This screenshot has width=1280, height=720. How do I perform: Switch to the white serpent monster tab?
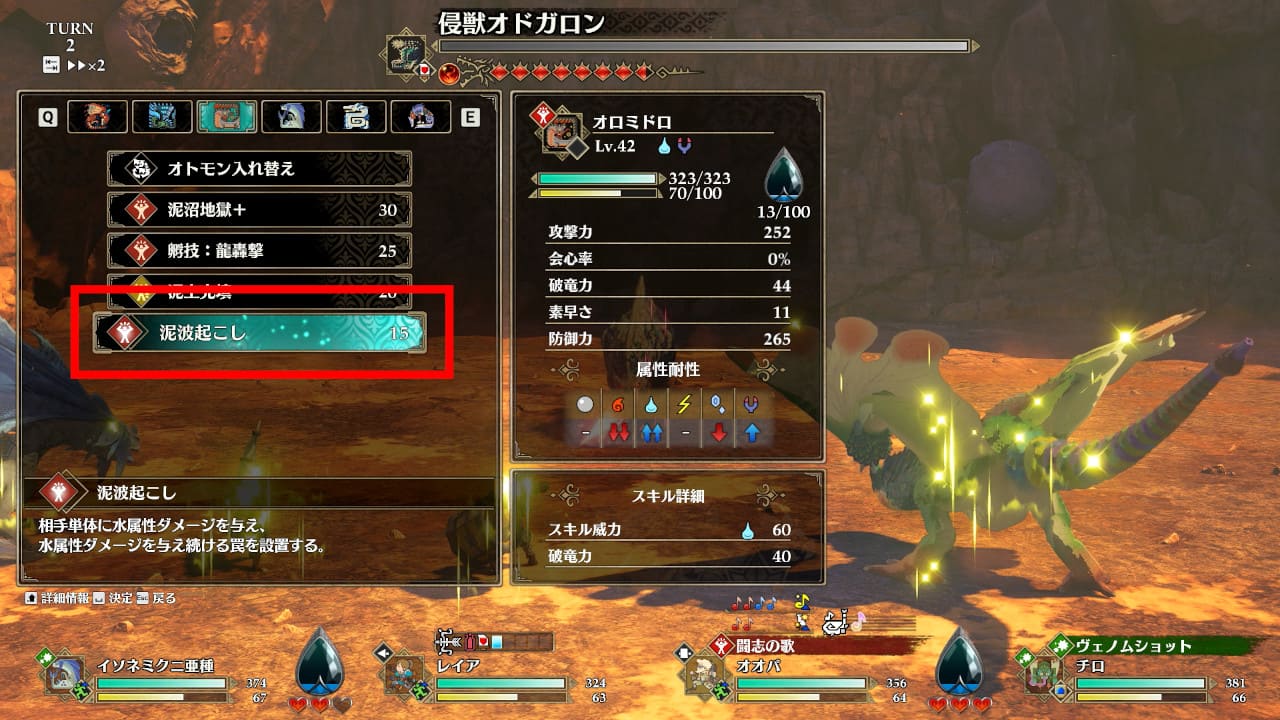click(356, 117)
